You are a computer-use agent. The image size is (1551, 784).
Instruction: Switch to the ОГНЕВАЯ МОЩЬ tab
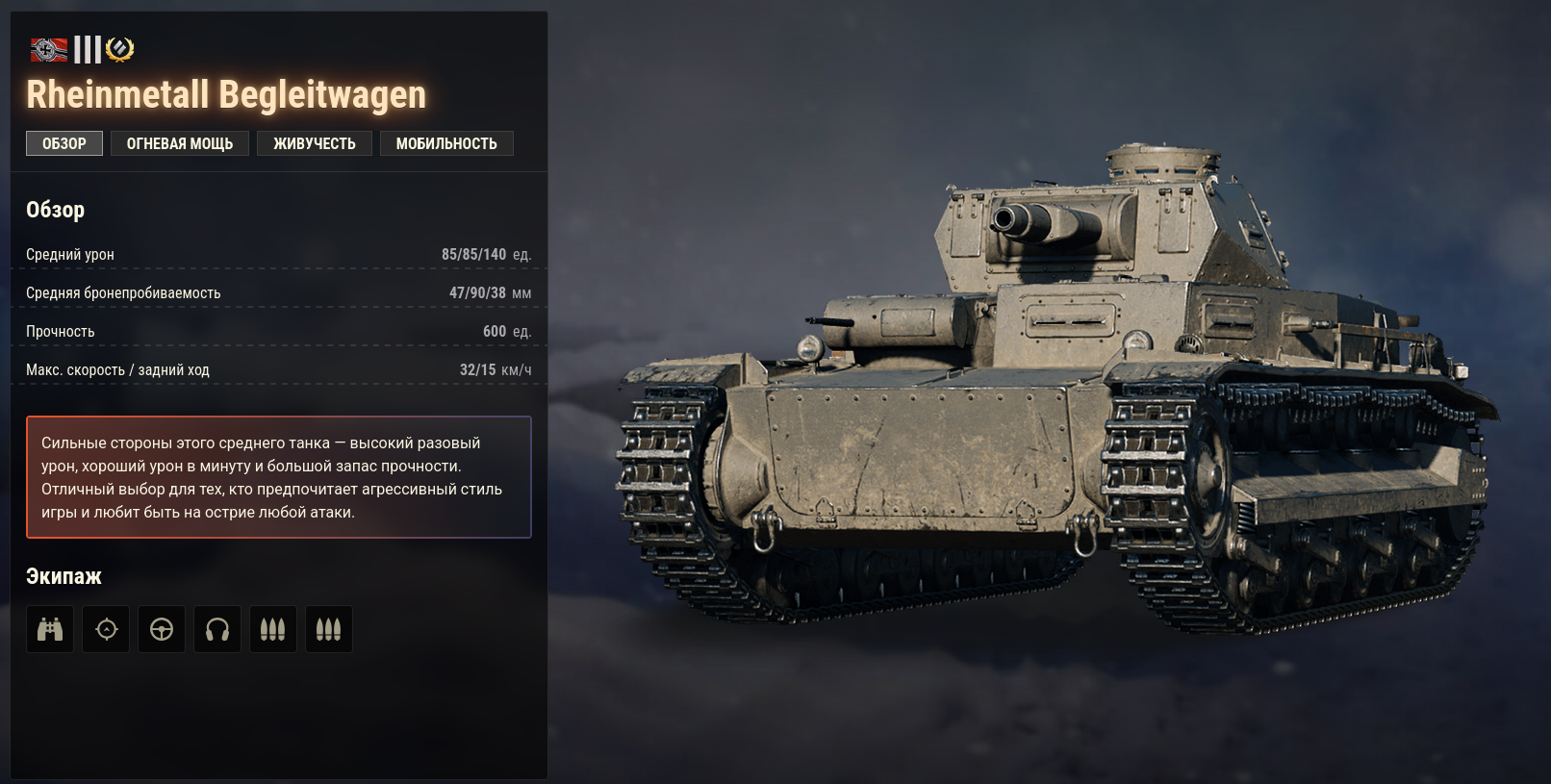(179, 142)
